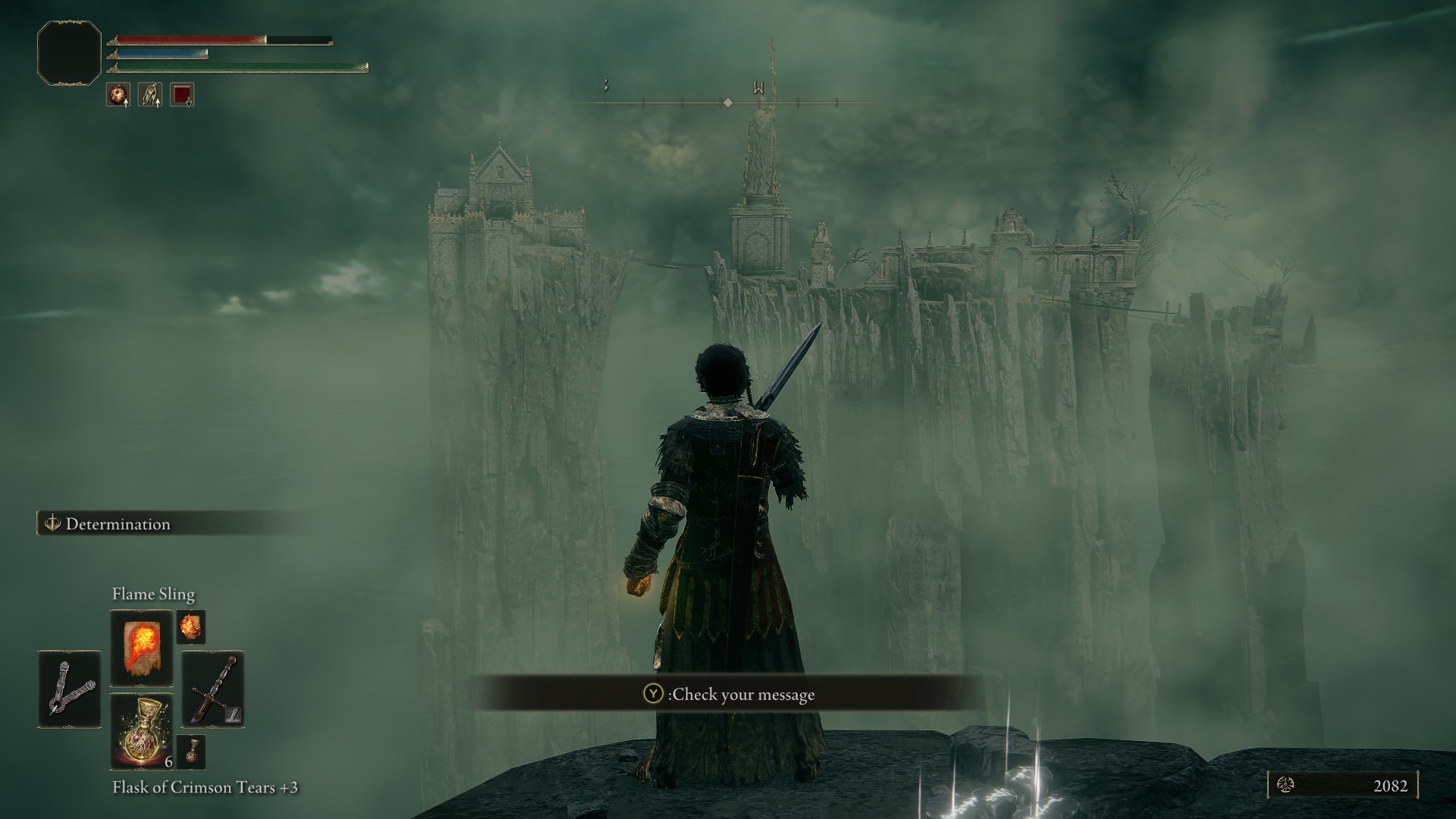Click the Determination skill label
The width and height of the screenshot is (1456, 819).
[x=118, y=524]
